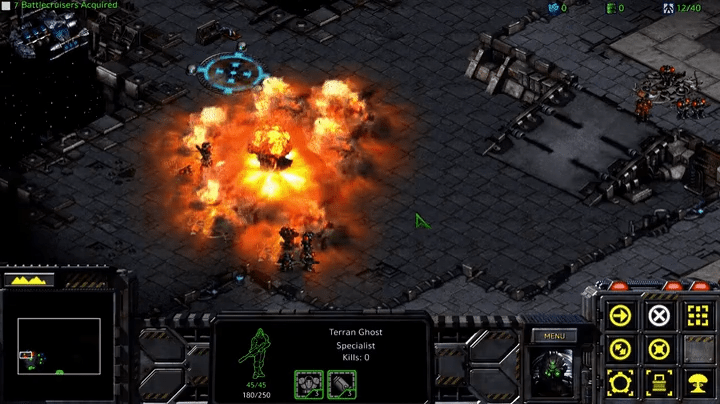720x404 pixels.
Task: Activate the Patrol command
Action: [x=620, y=349]
